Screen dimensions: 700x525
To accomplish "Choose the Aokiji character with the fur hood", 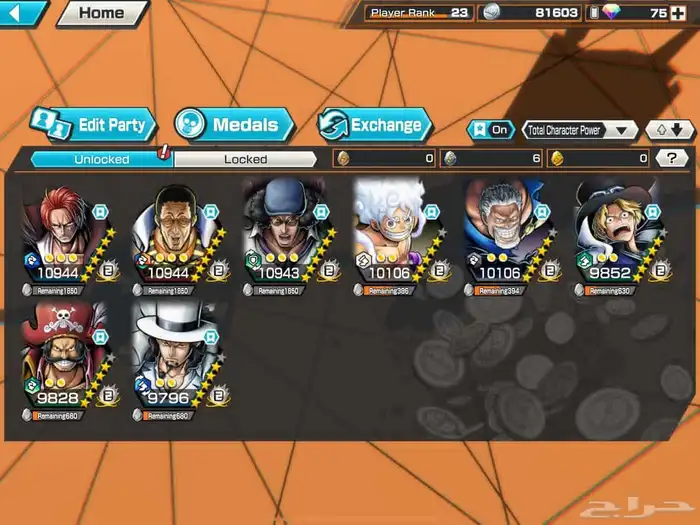I will (290, 237).
